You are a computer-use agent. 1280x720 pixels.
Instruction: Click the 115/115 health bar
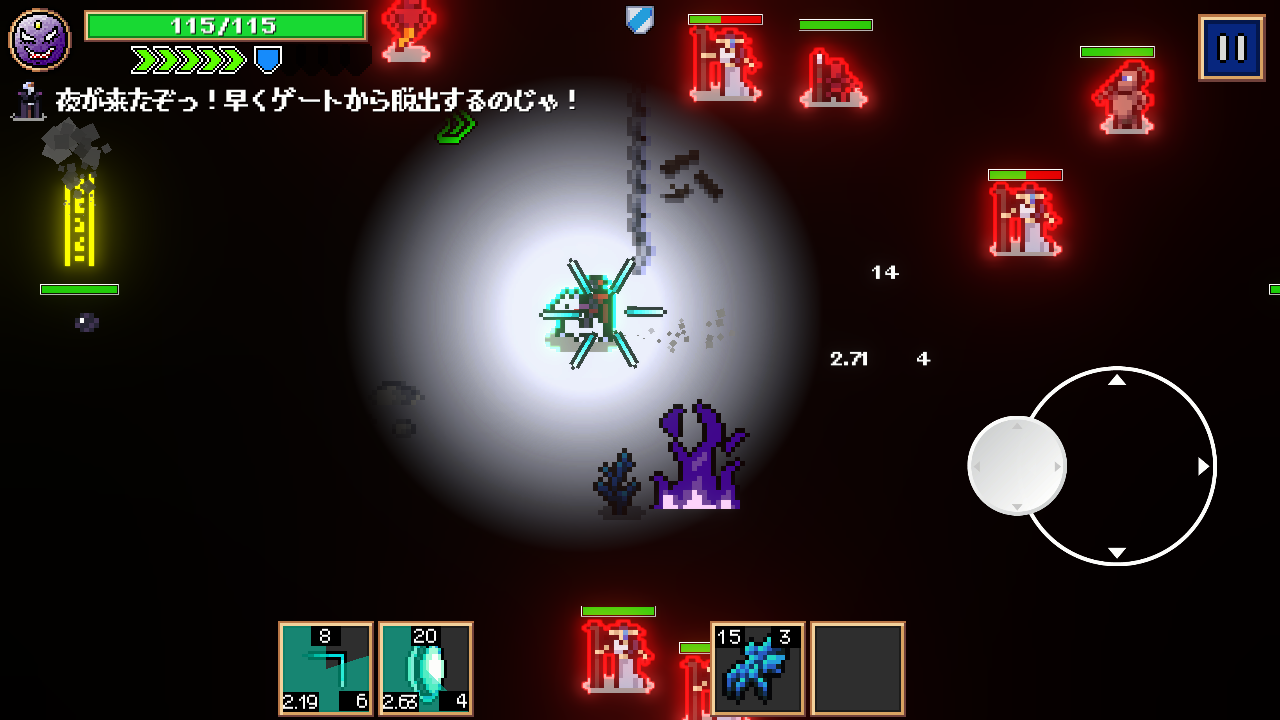point(225,24)
